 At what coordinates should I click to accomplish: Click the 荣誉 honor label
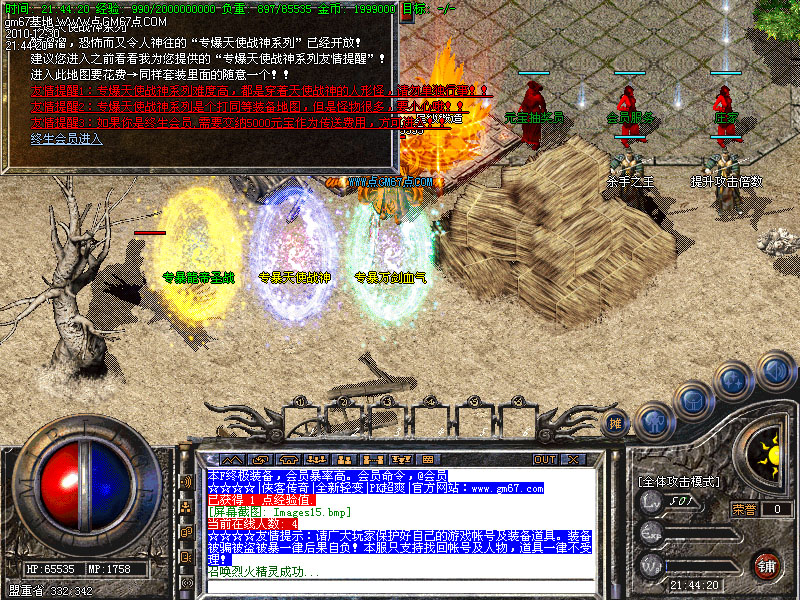pyautogui.click(x=745, y=509)
